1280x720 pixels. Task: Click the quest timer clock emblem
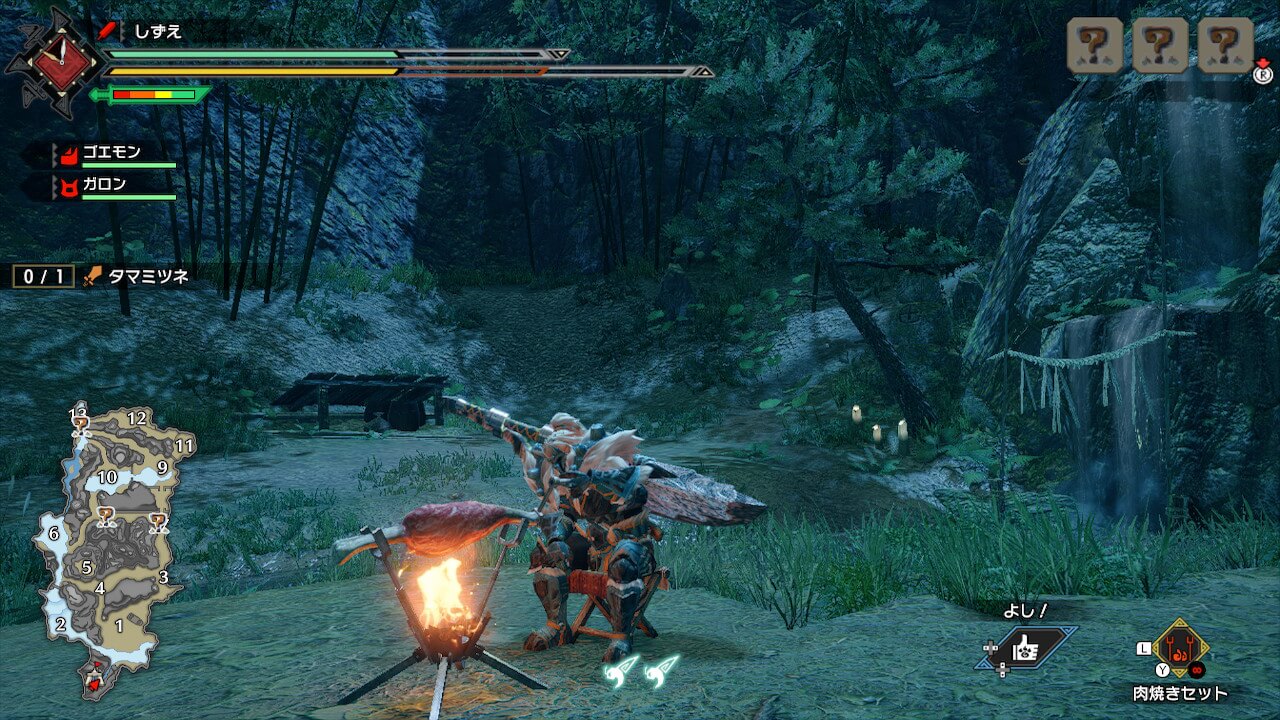53,62
